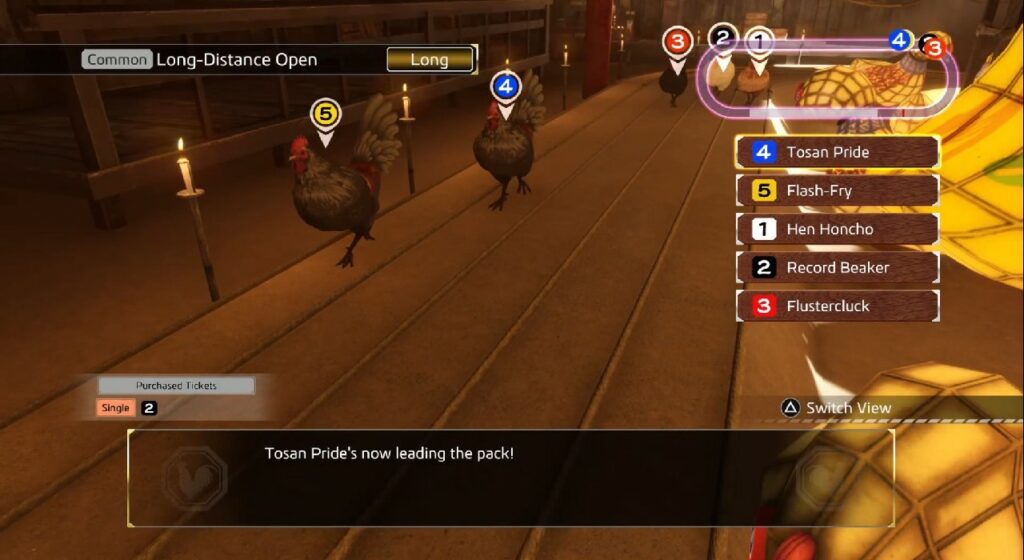Image resolution: width=1024 pixels, height=560 pixels.
Task: Click the blue number 4 chicken marker
Action: [506, 87]
